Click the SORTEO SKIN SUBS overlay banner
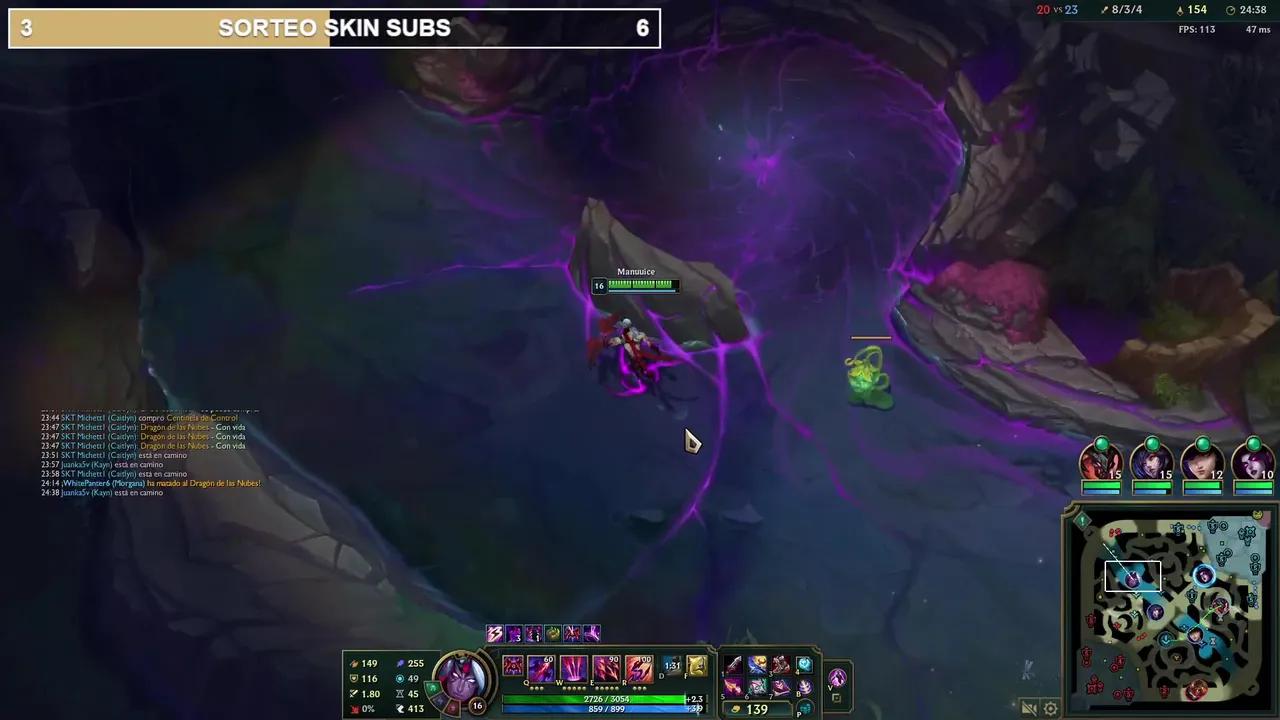 tap(334, 28)
